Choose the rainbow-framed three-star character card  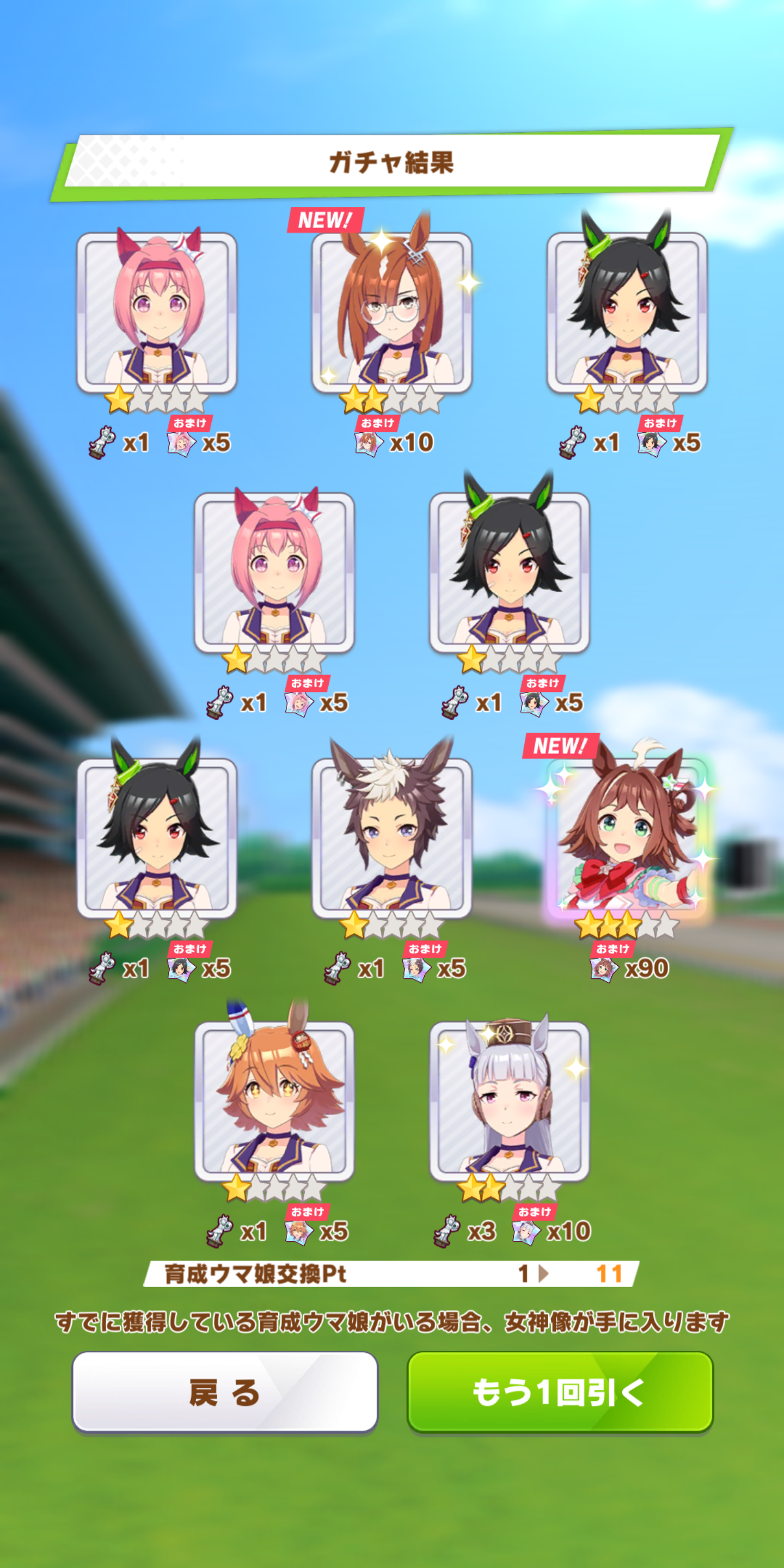(x=627, y=838)
